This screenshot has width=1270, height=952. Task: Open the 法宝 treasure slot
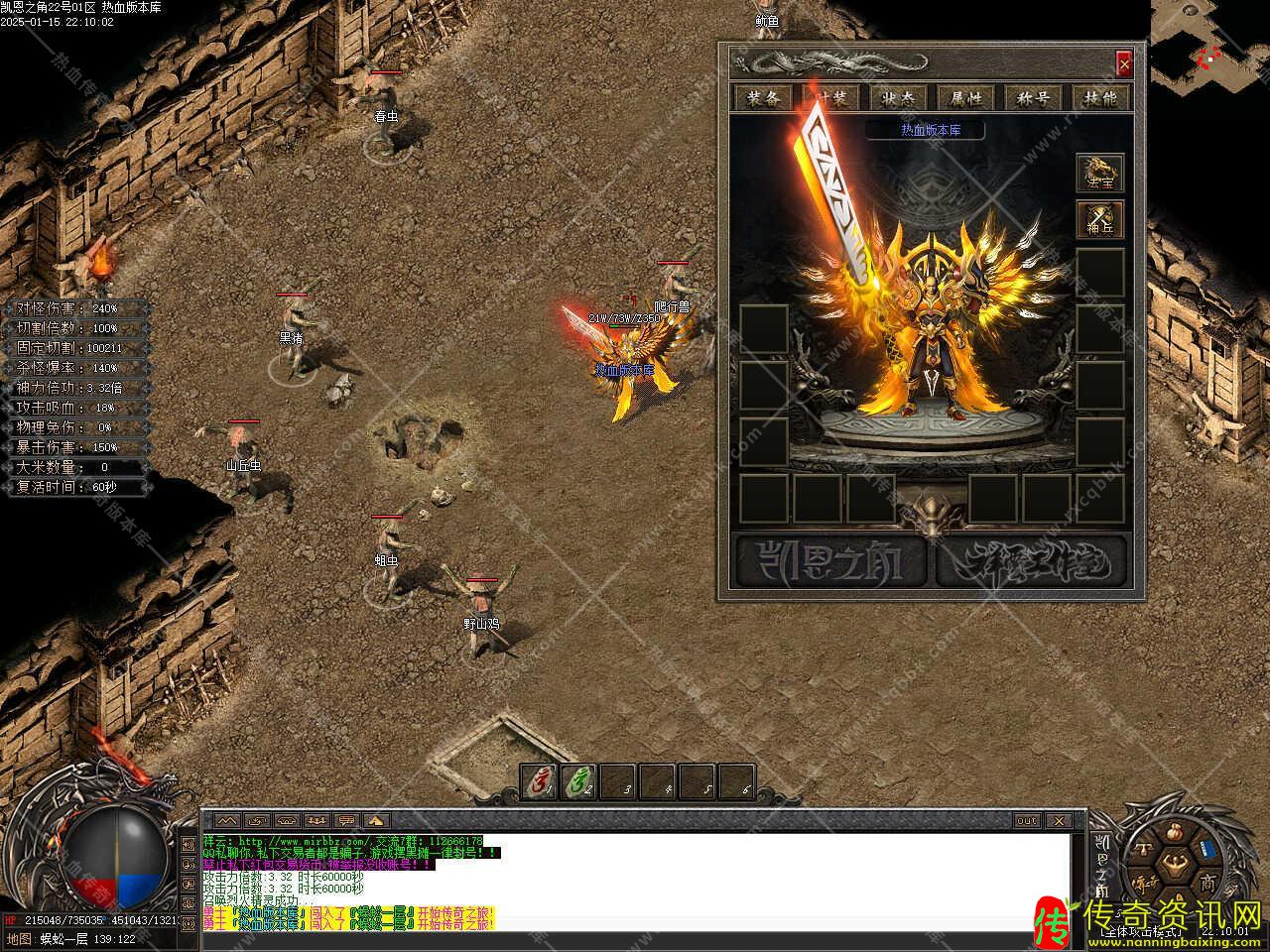click(1100, 173)
